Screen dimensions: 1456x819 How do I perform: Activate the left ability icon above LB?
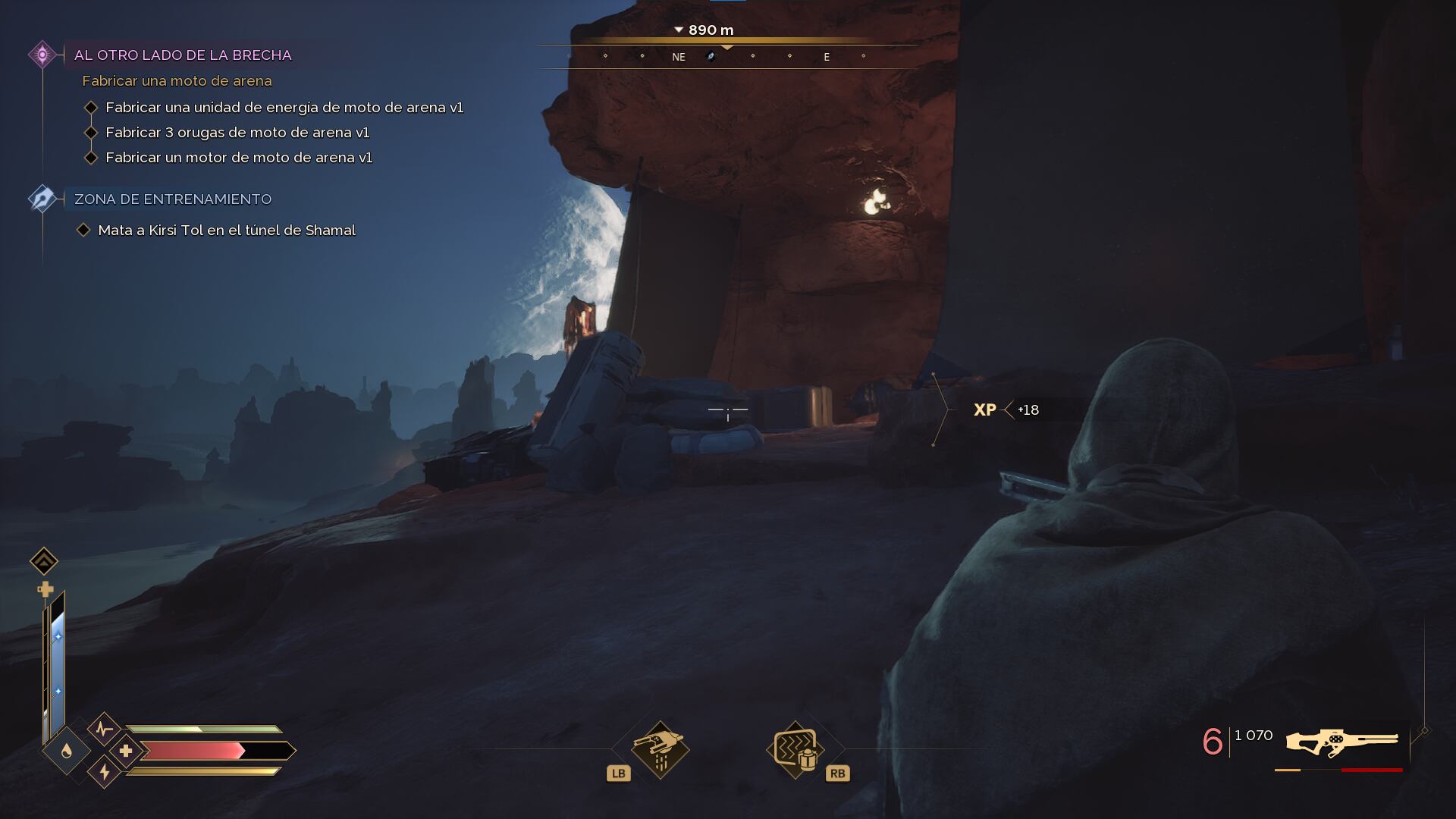(x=659, y=748)
